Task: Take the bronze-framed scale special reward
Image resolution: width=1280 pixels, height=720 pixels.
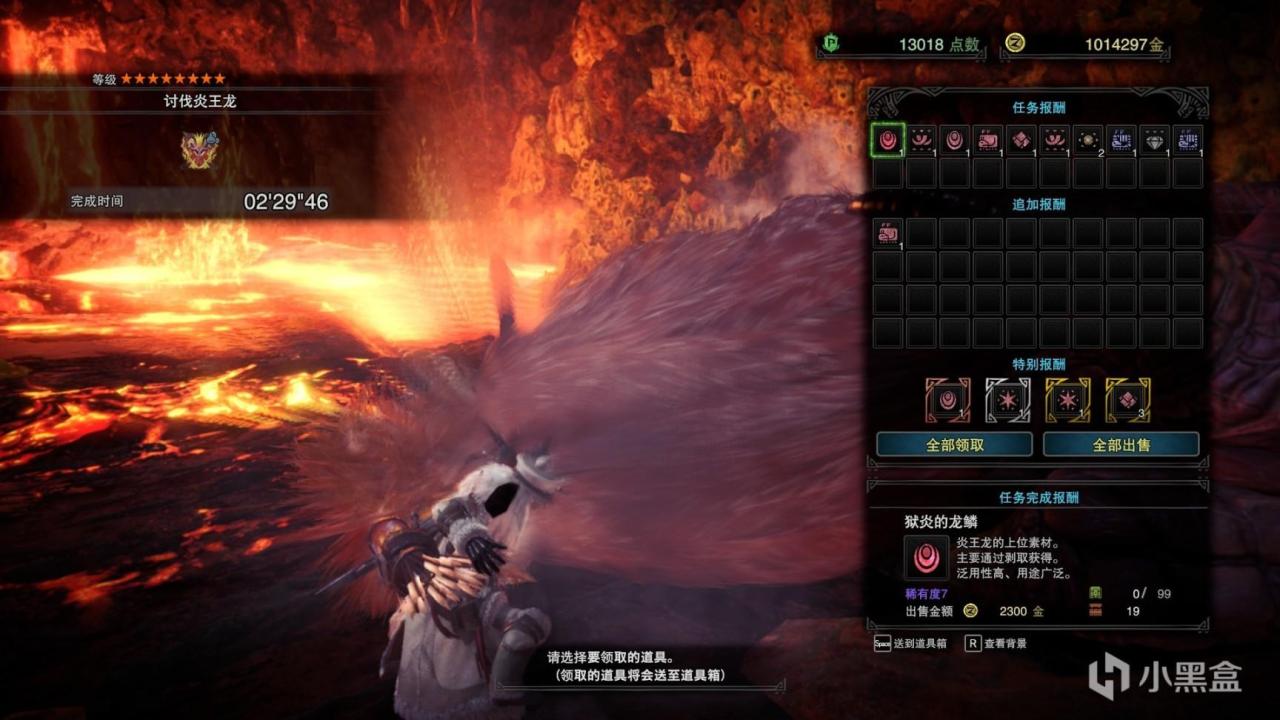Action: pos(947,399)
